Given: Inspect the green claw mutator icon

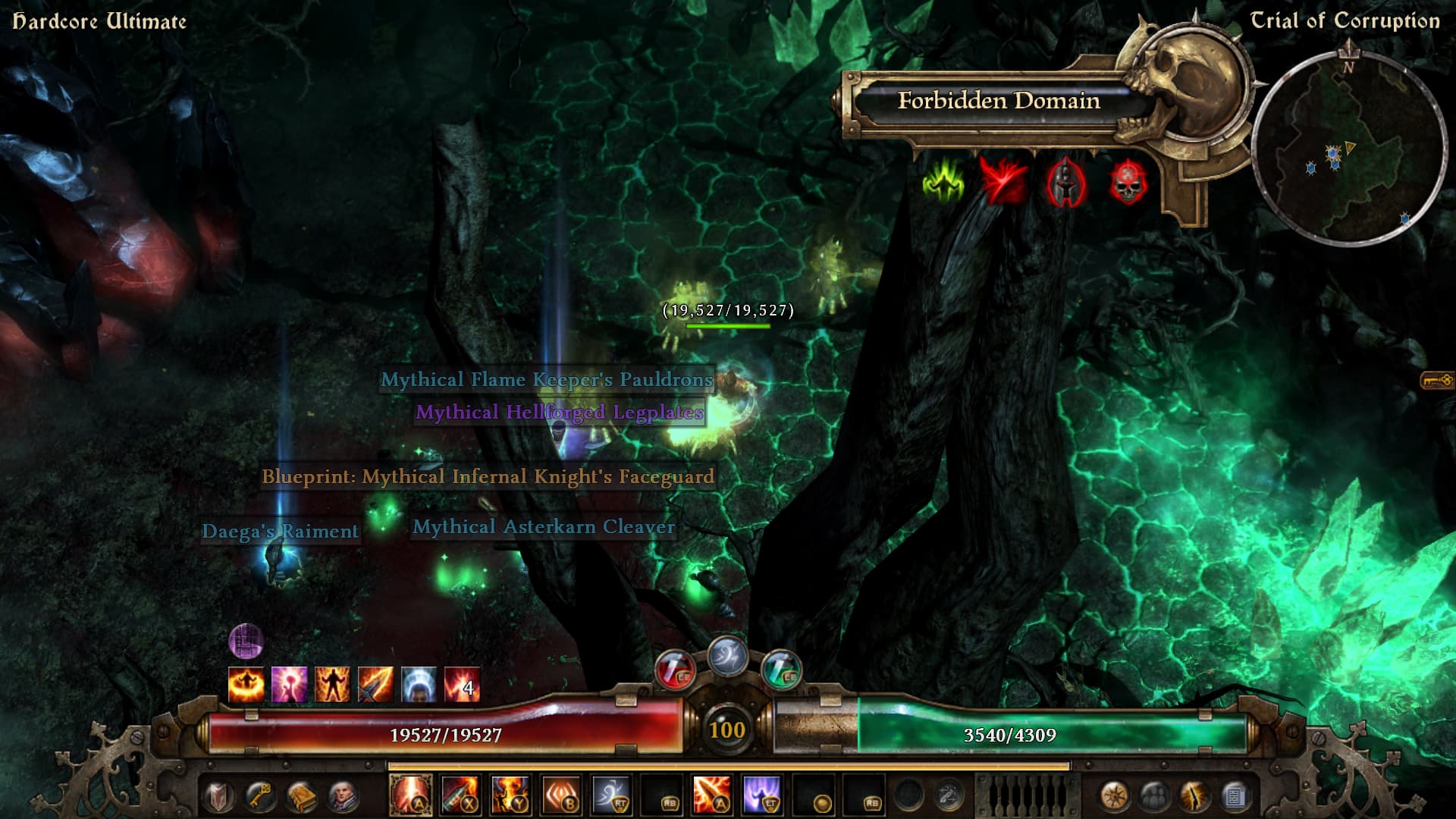Looking at the screenshot, I should click(x=943, y=183).
